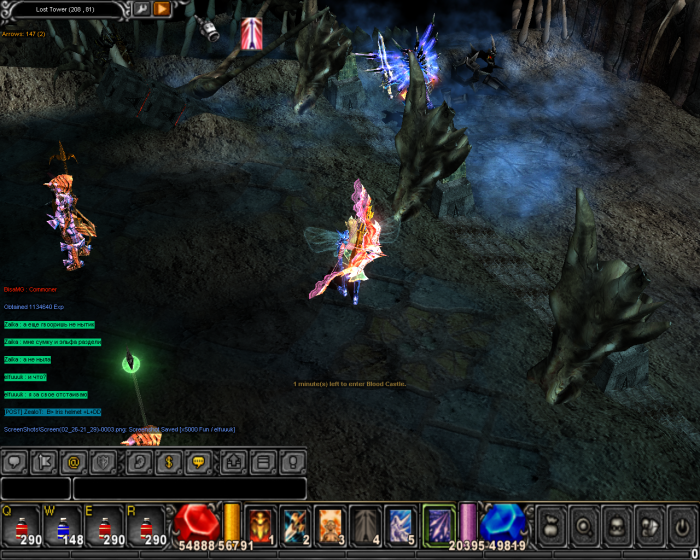Use the R slot red potion
Viewport: 700px width, 560px height.
pos(147,524)
